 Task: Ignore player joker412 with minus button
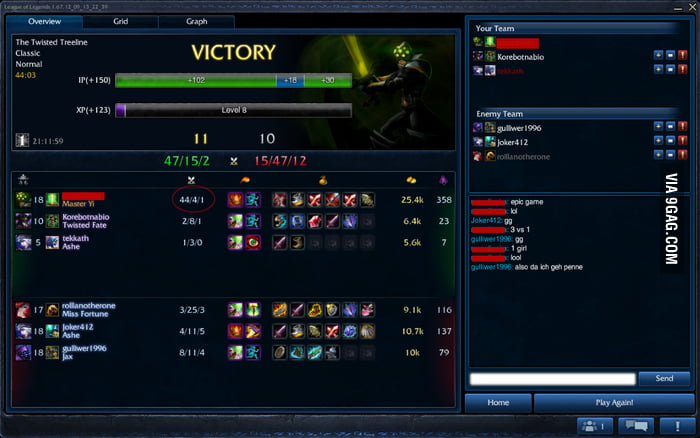[669, 141]
